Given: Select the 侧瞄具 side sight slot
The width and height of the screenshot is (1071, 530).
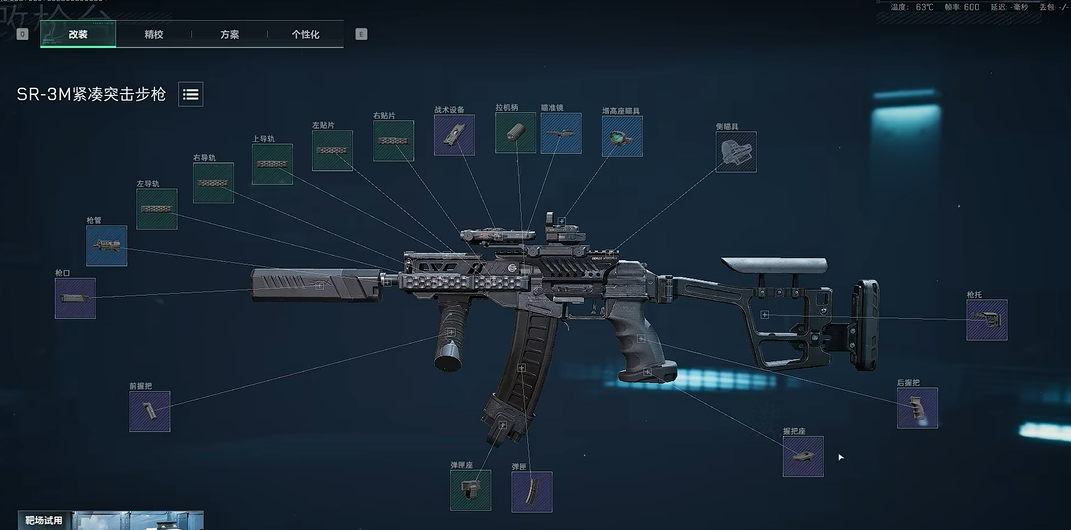Looking at the screenshot, I should tap(736, 152).
